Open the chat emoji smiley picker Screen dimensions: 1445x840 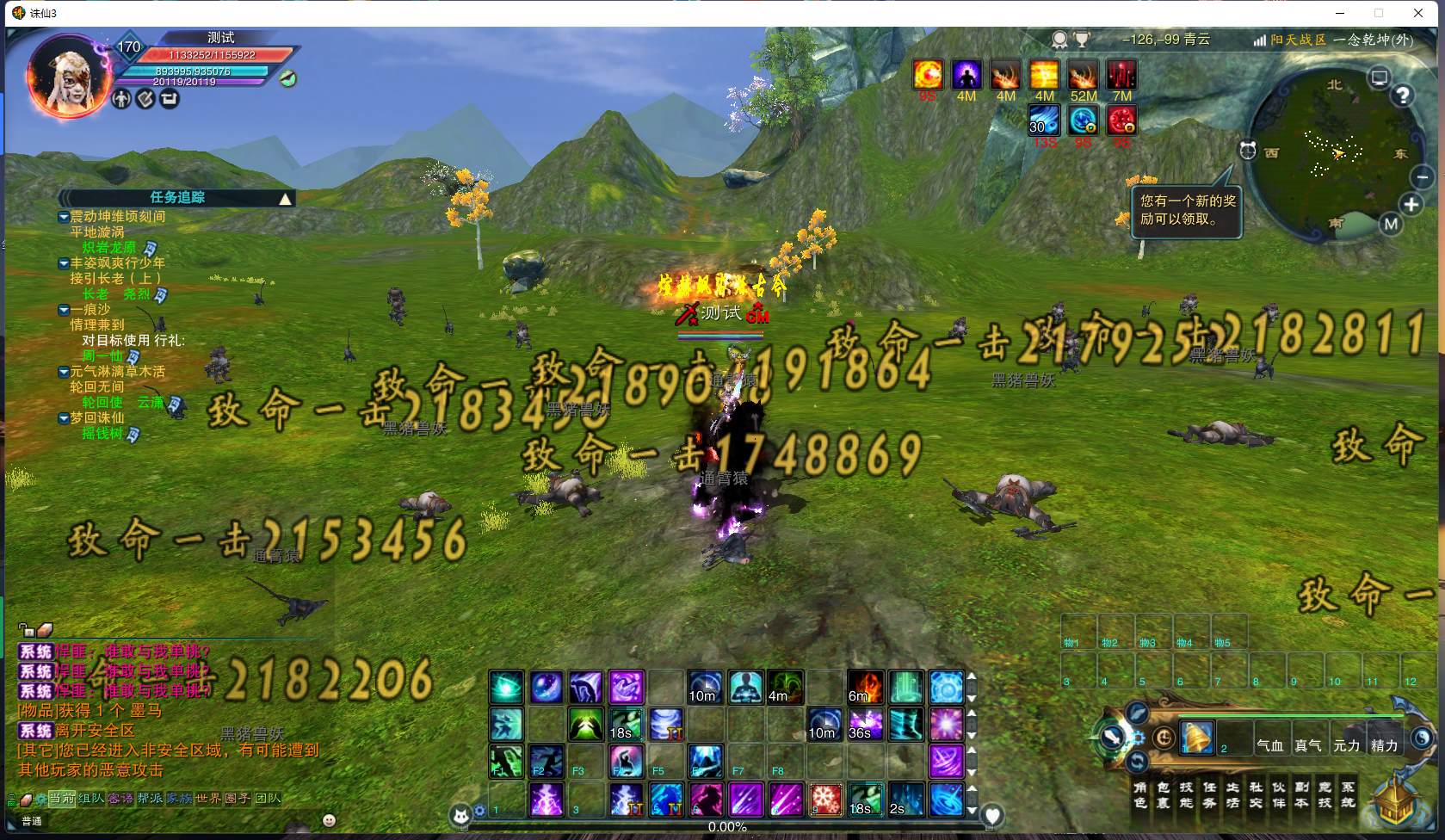coord(329,820)
